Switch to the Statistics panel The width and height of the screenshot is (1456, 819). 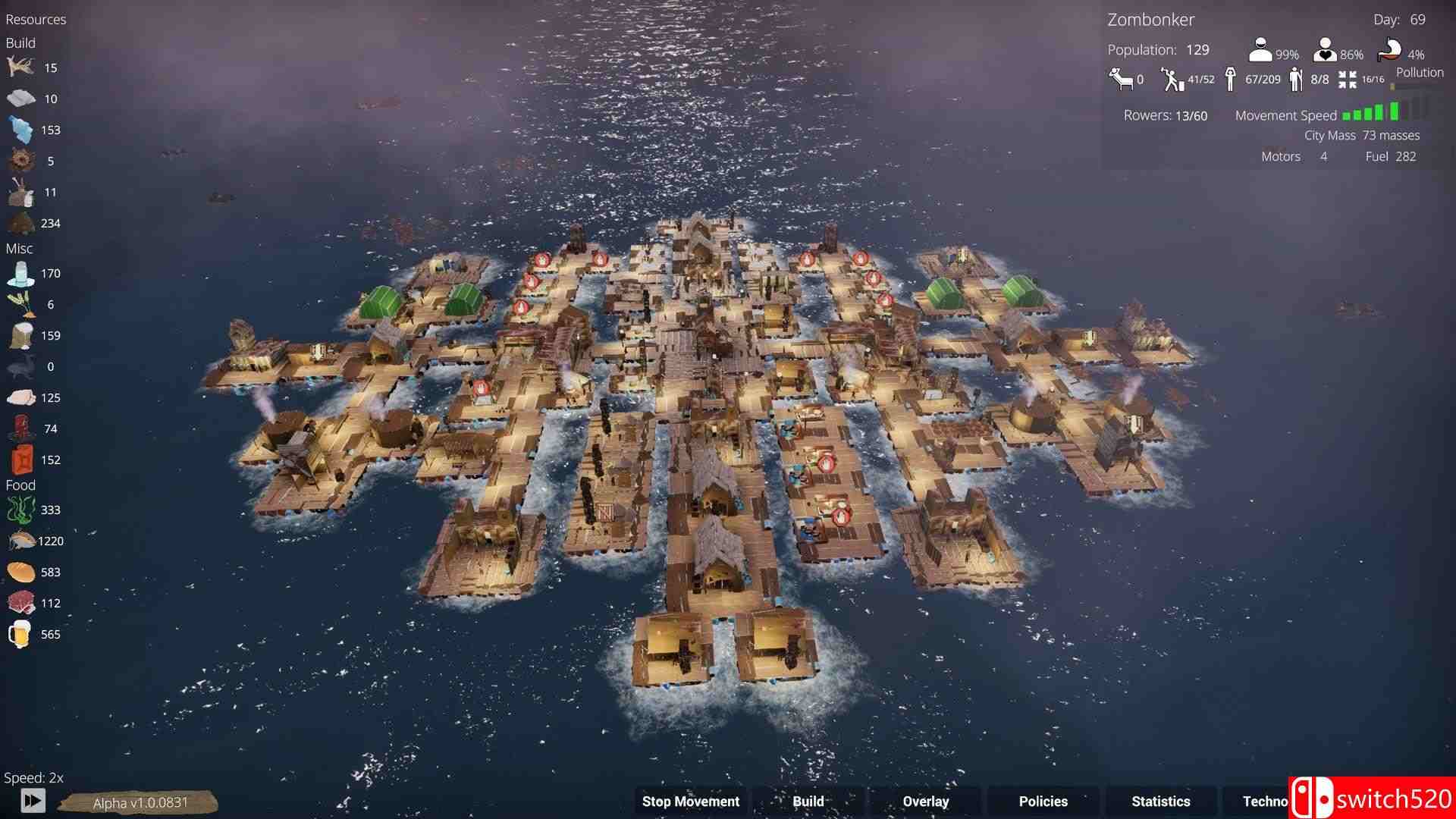click(1161, 801)
